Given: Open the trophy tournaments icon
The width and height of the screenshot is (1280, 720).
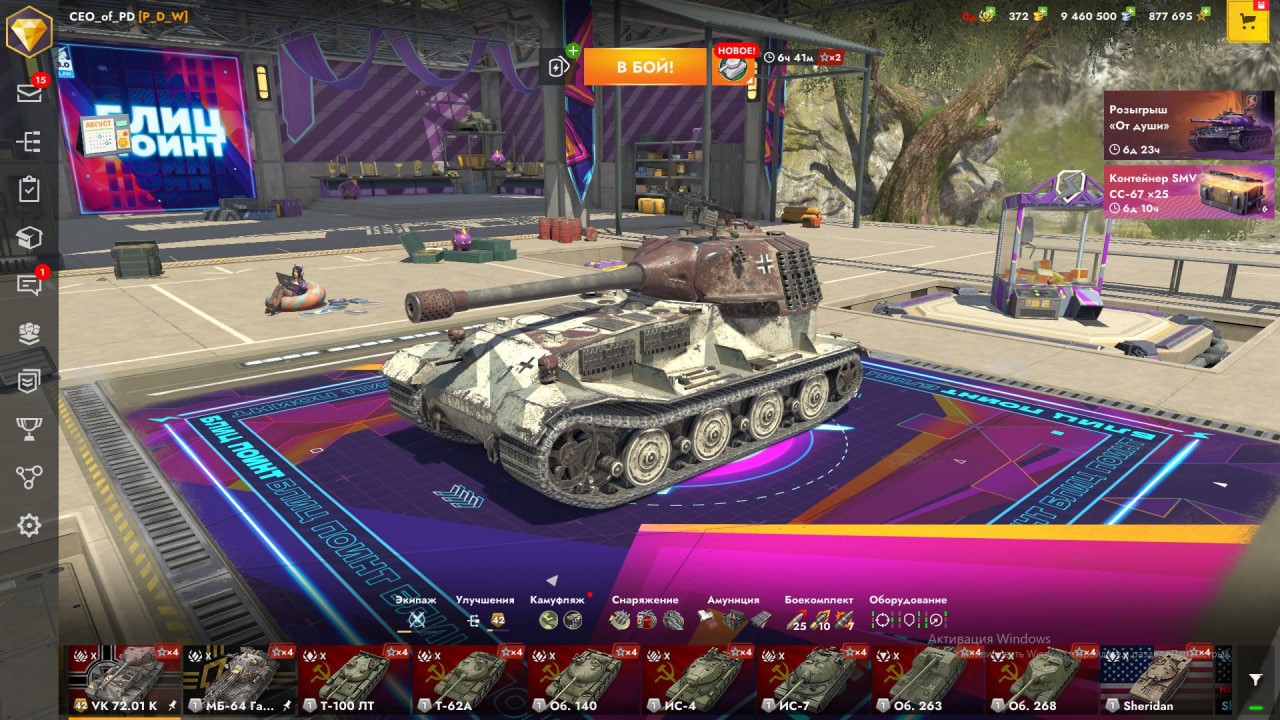Looking at the screenshot, I should click(x=29, y=429).
